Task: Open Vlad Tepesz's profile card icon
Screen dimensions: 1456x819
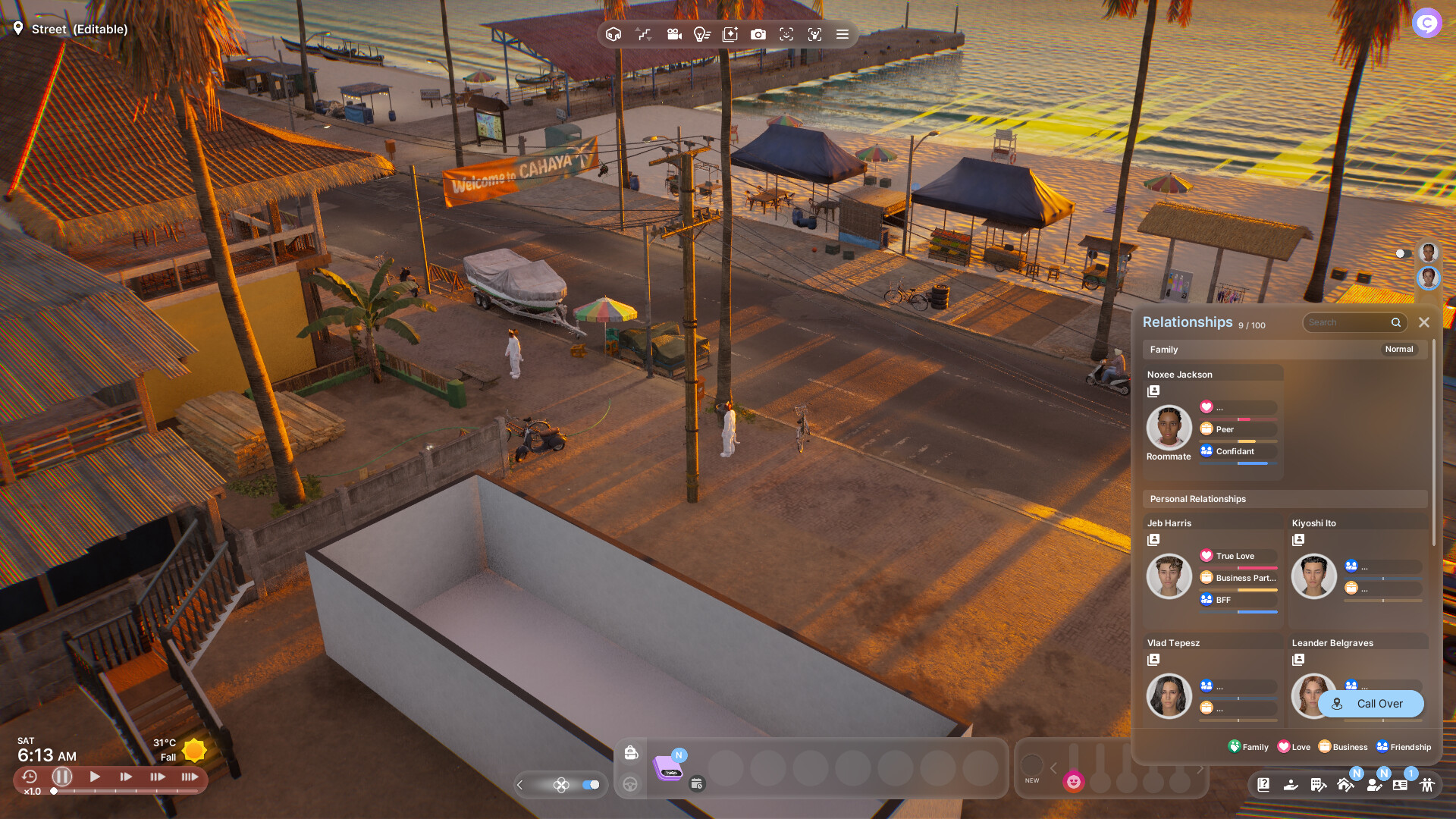Action: point(1153,660)
